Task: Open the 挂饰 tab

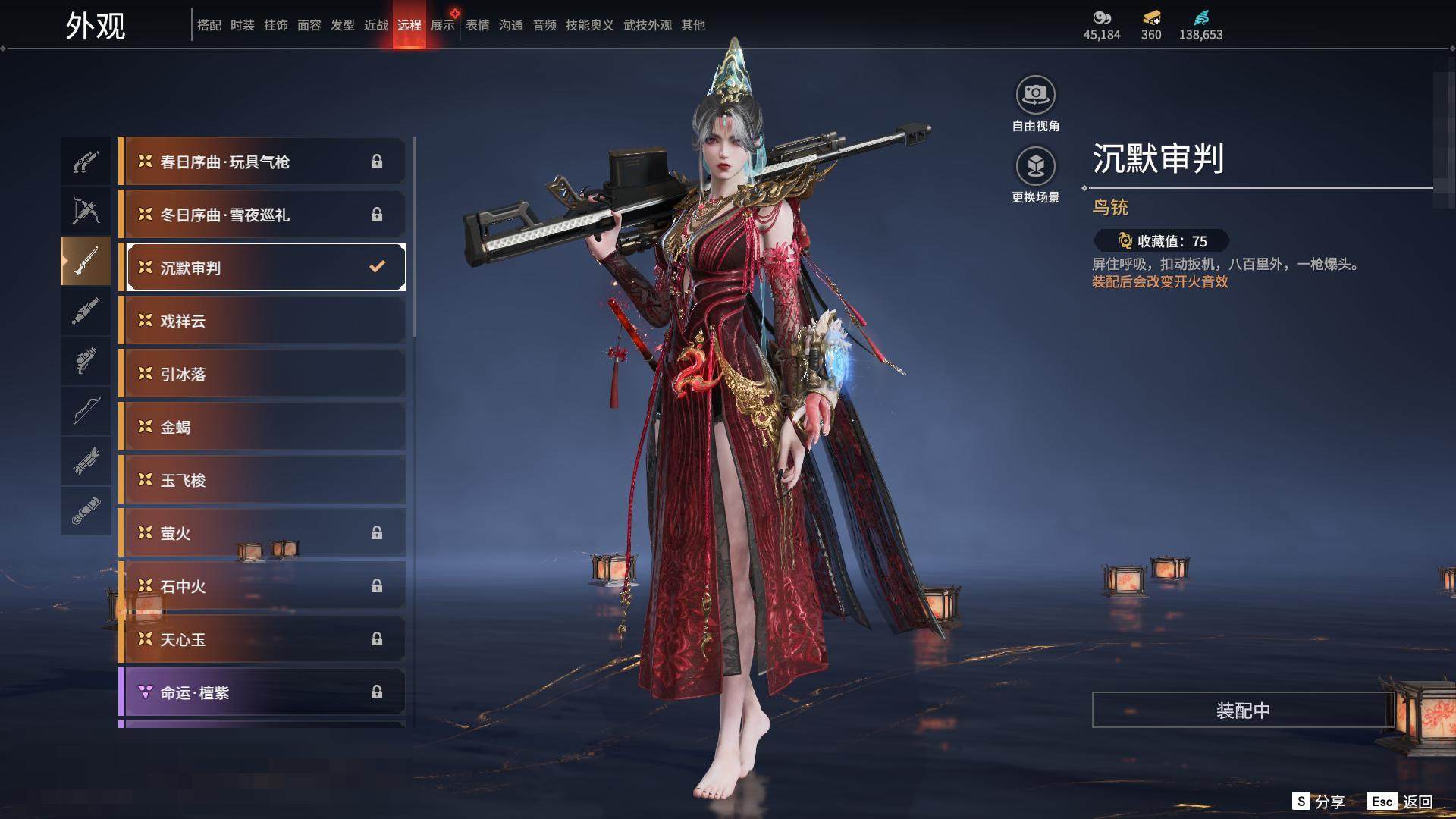Action: click(x=276, y=25)
